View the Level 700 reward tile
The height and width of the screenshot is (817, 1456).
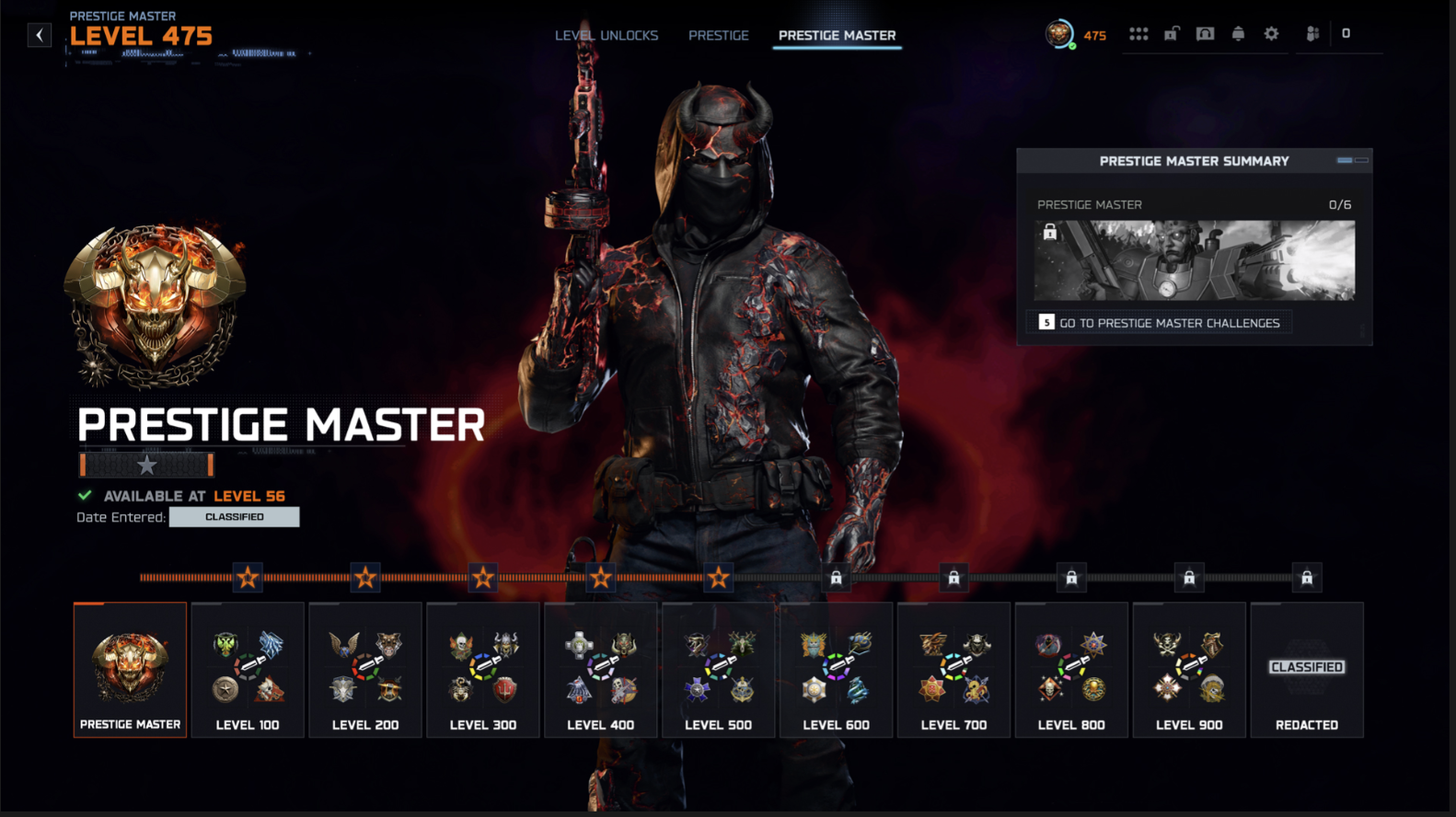pos(953,670)
